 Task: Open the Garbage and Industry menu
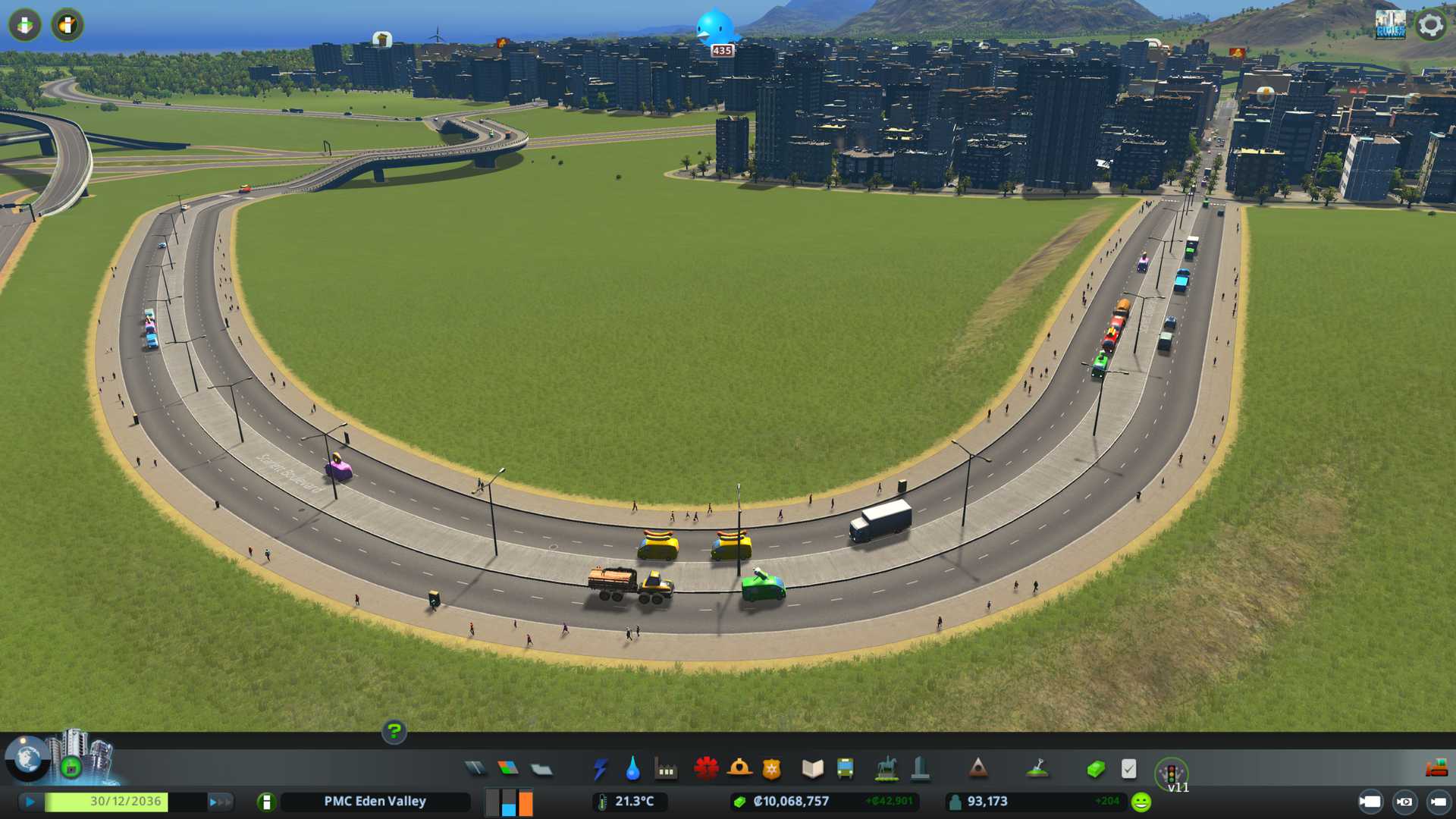tap(666, 769)
